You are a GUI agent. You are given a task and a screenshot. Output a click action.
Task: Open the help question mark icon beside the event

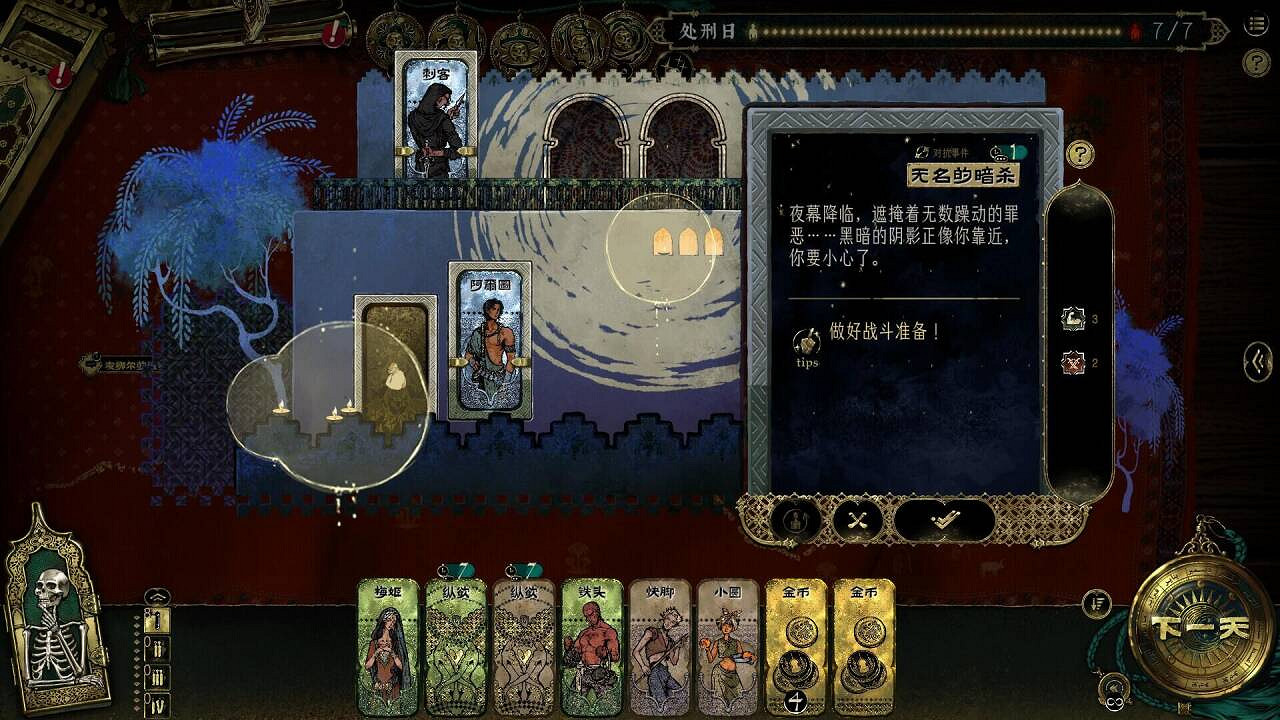[x=1080, y=156]
